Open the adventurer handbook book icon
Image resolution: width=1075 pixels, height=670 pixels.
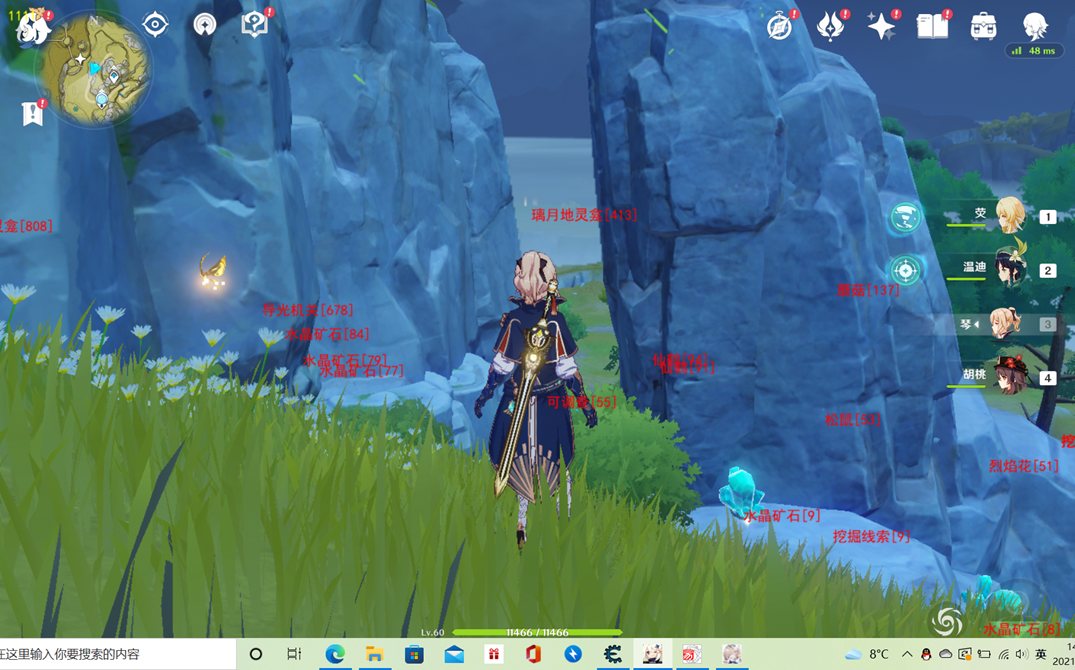[x=932, y=26]
